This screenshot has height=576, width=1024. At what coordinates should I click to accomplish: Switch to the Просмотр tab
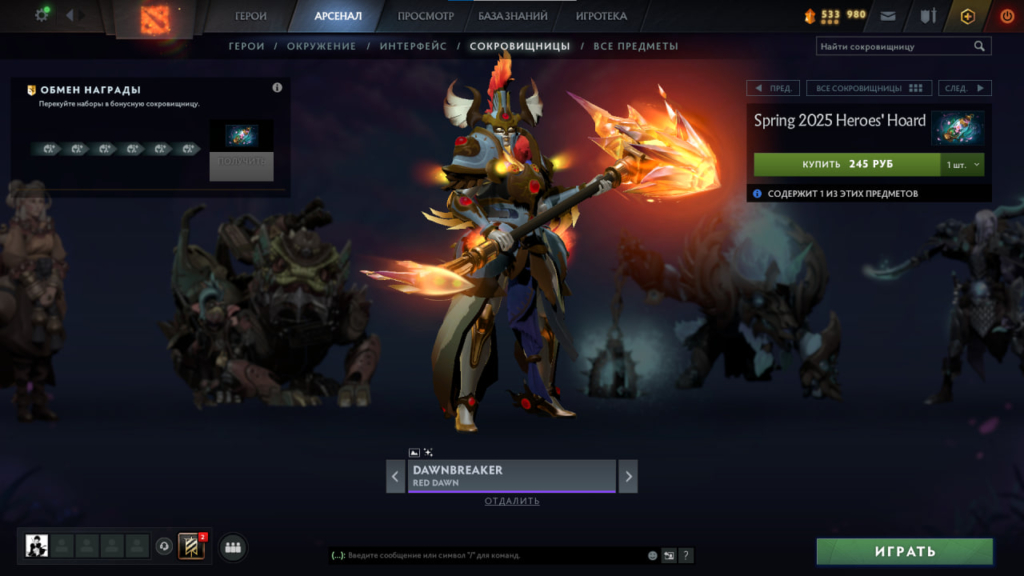click(x=425, y=16)
